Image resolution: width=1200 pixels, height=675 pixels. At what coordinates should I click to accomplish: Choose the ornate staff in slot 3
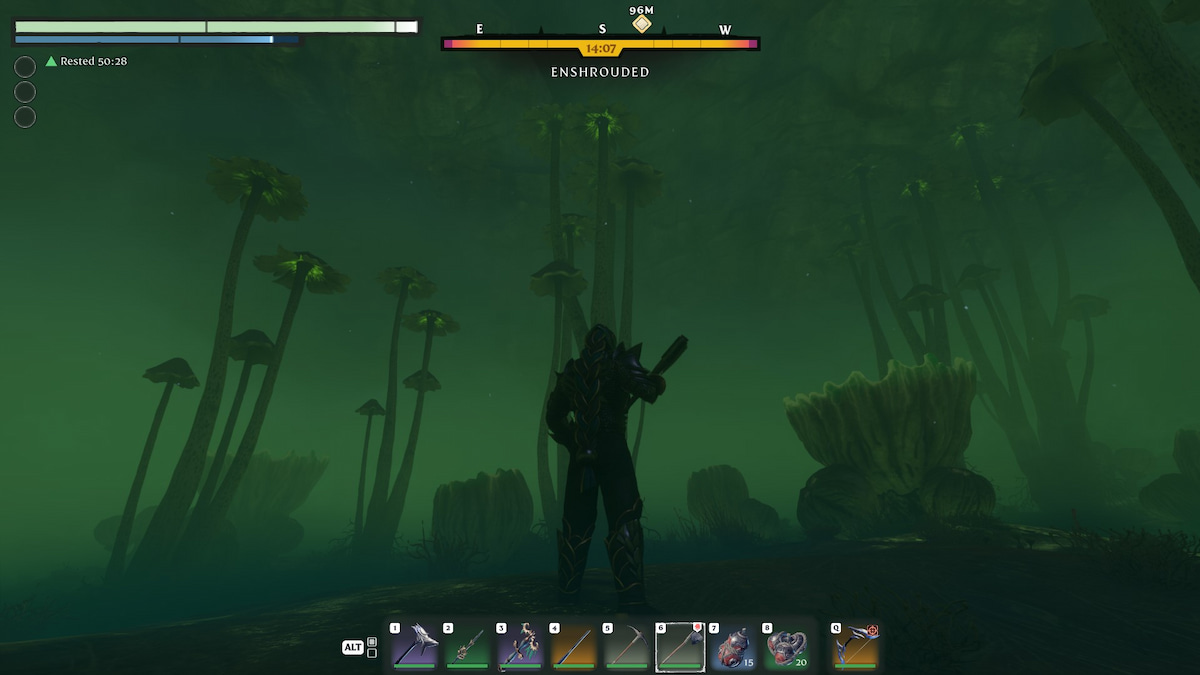click(x=520, y=646)
